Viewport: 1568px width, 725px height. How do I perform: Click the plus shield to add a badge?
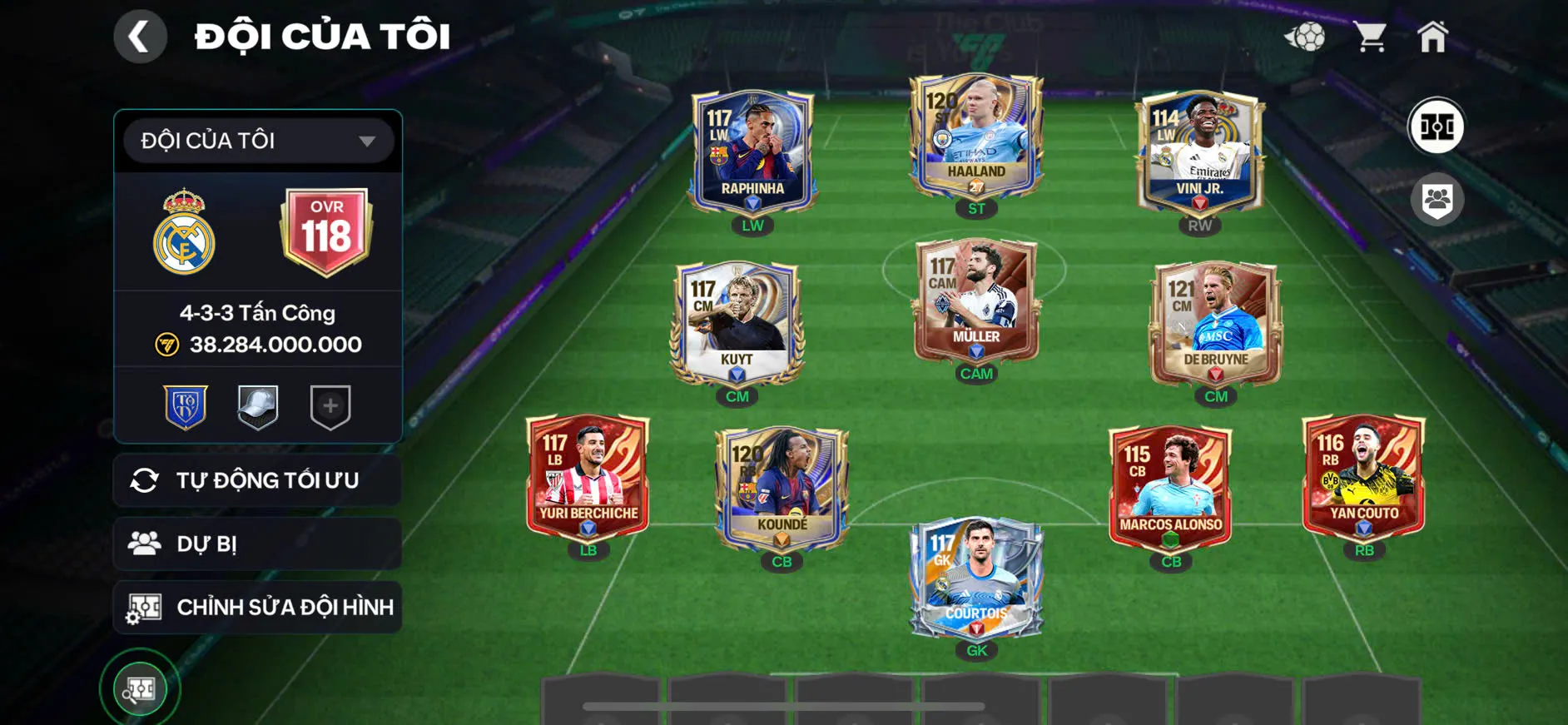coord(328,405)
